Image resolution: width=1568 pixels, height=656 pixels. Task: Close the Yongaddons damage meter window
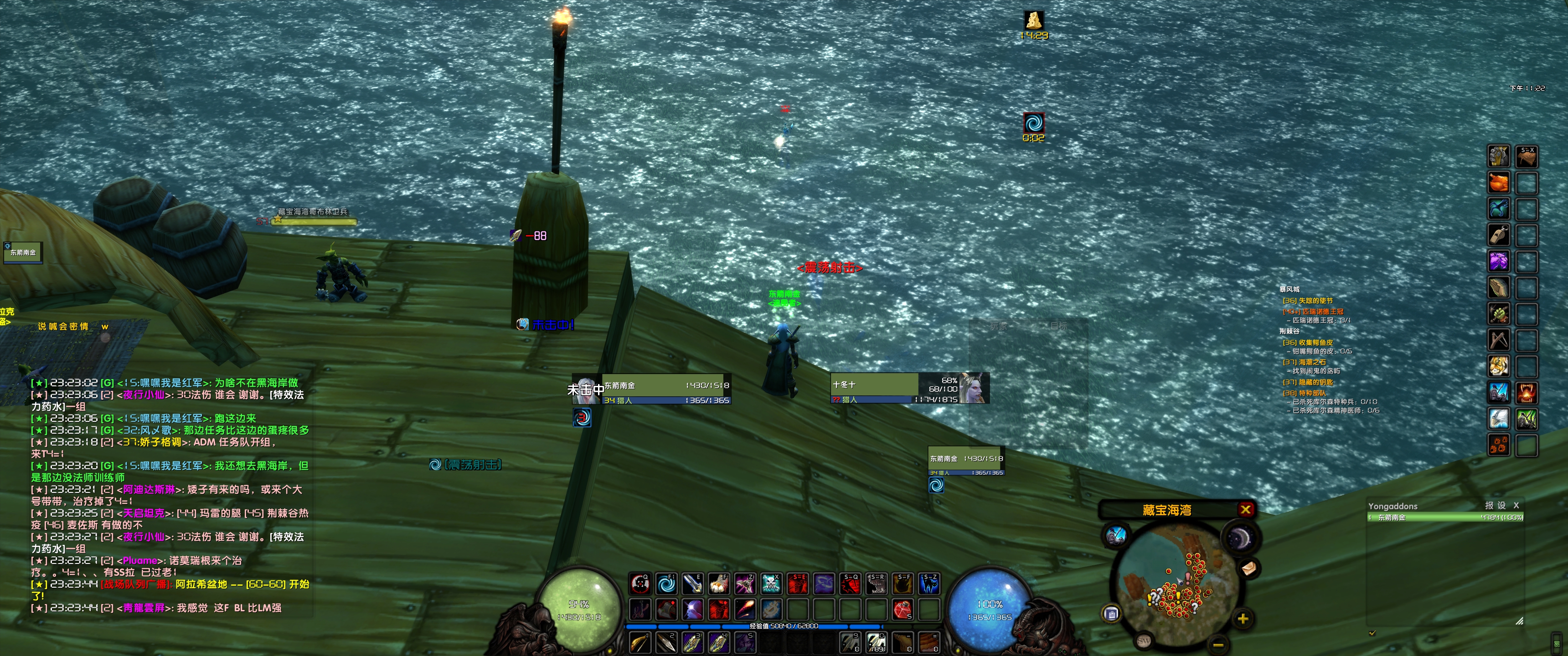coord(1516,505)
